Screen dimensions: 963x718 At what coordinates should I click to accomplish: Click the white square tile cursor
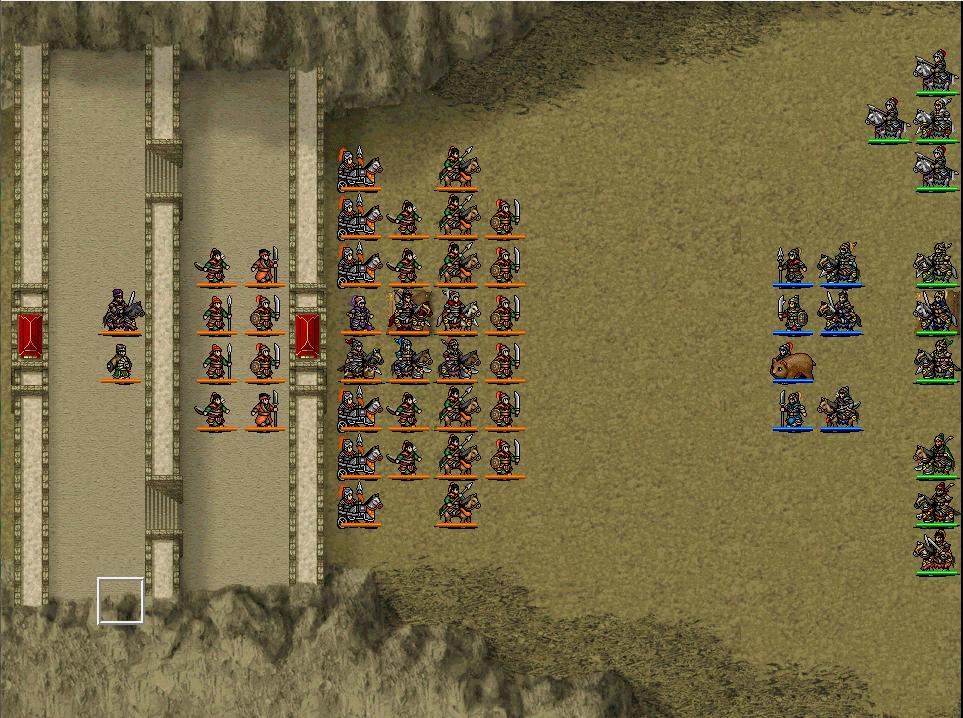120,600
